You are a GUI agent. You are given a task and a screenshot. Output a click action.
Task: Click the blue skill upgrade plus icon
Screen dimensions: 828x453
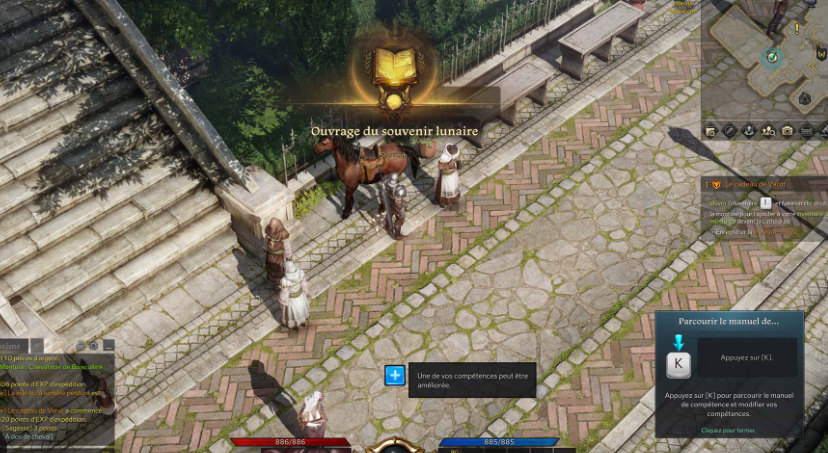pyautogui.click(x=395, y=376)
